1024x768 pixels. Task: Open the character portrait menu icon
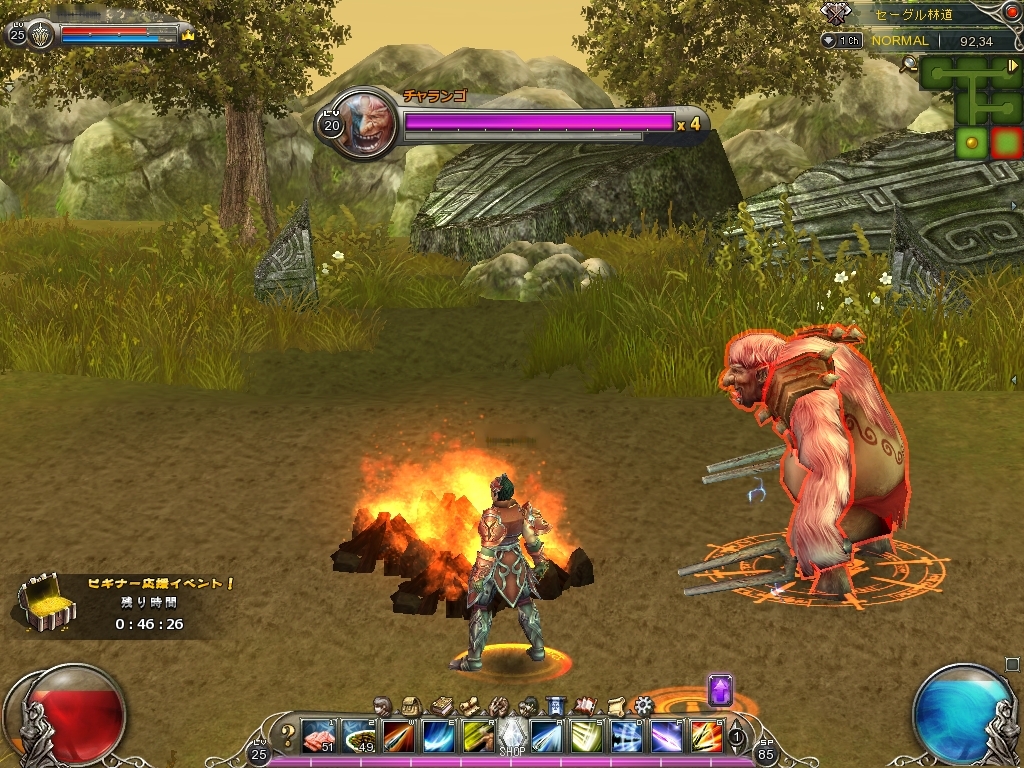point(381,706)
